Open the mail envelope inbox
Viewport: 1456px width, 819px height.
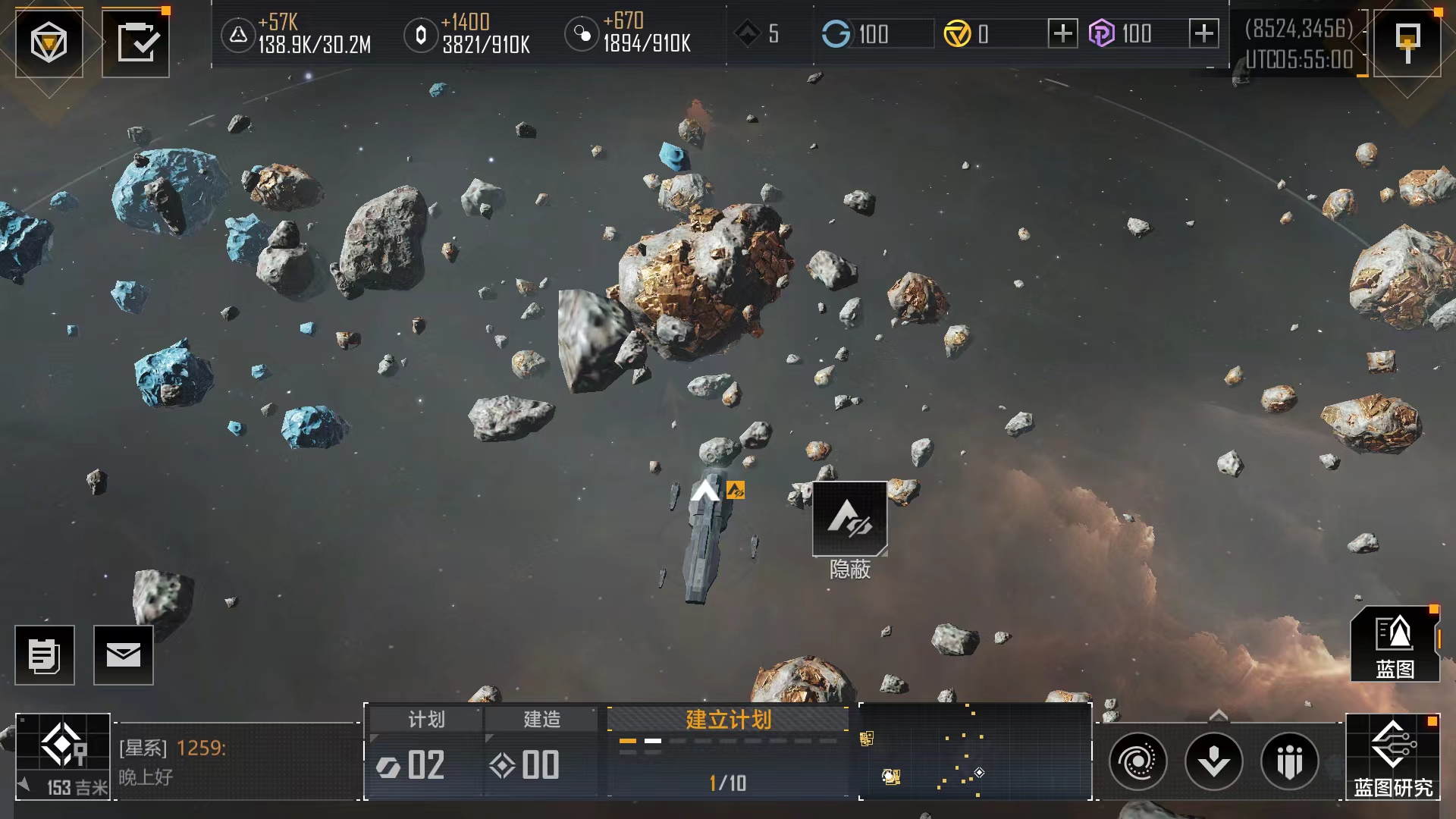(124, 655)
